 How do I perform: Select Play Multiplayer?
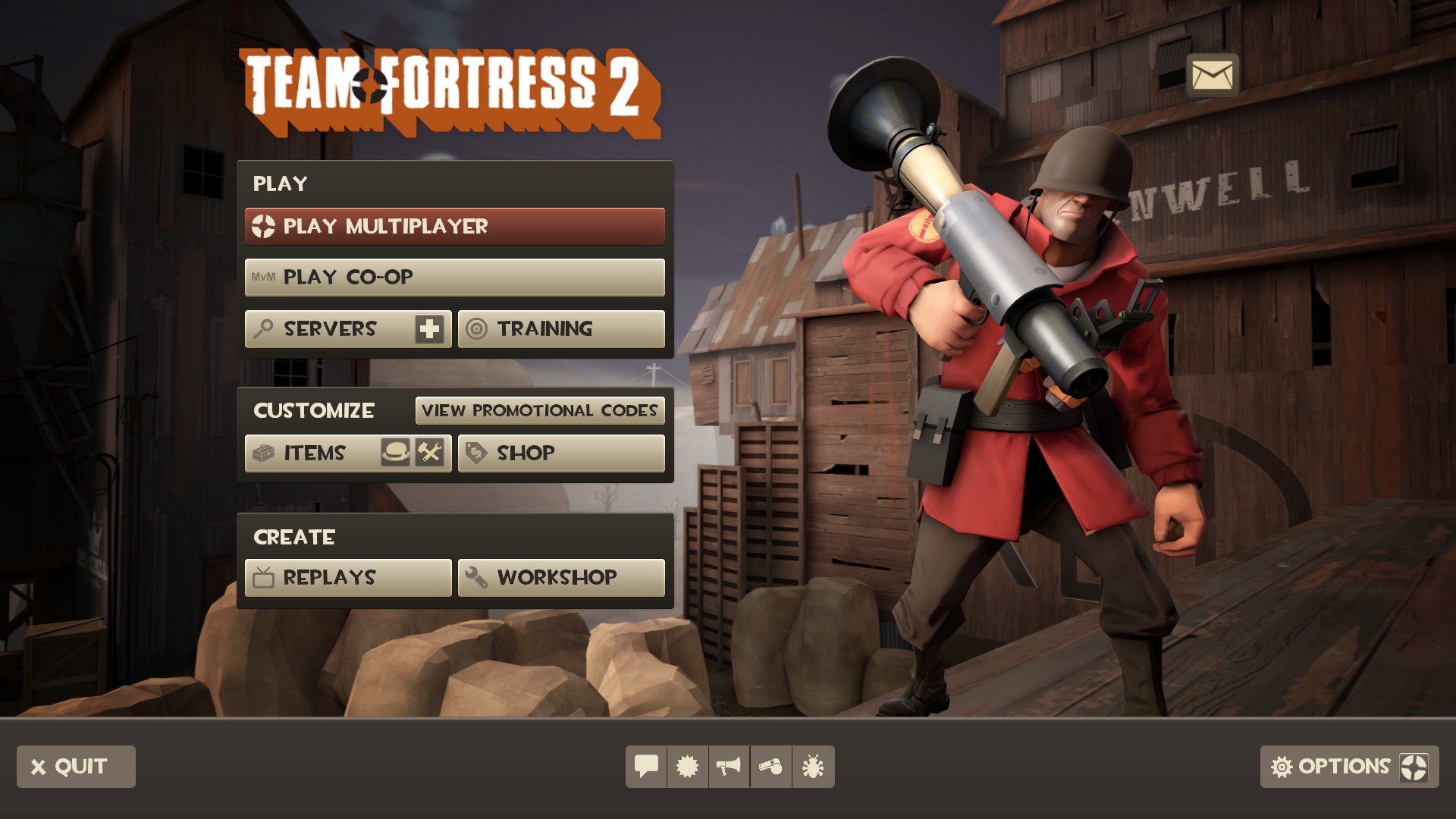pos(453,225)
